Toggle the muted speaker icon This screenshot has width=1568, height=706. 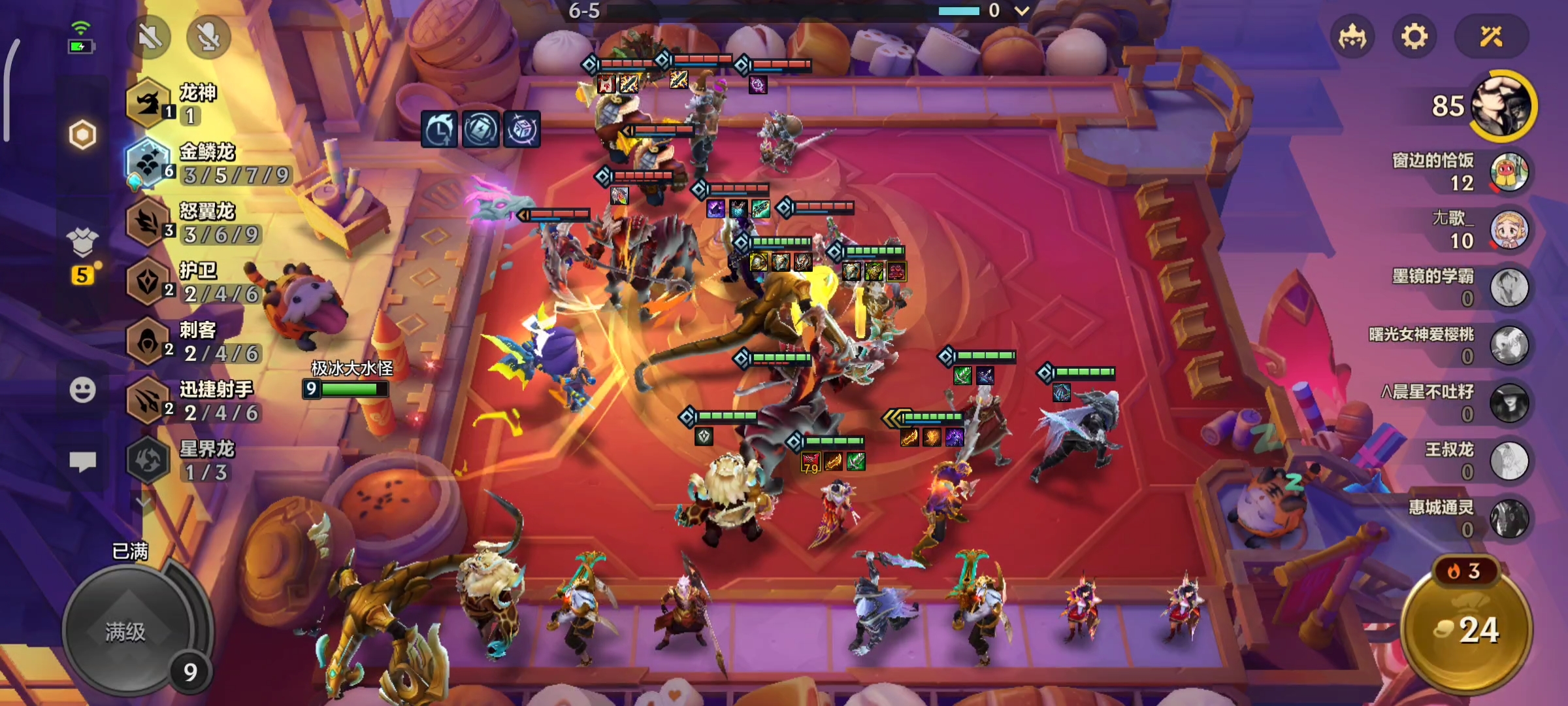(x=150, y=37)
